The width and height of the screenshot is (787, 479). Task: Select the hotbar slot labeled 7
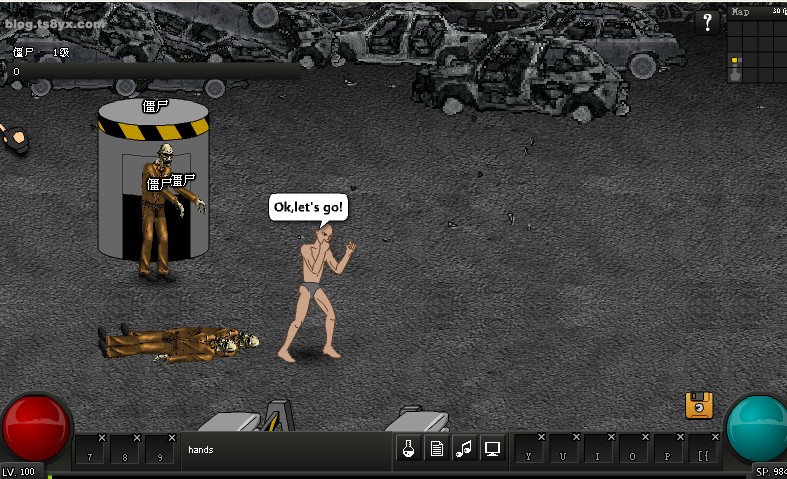(91, 450)
